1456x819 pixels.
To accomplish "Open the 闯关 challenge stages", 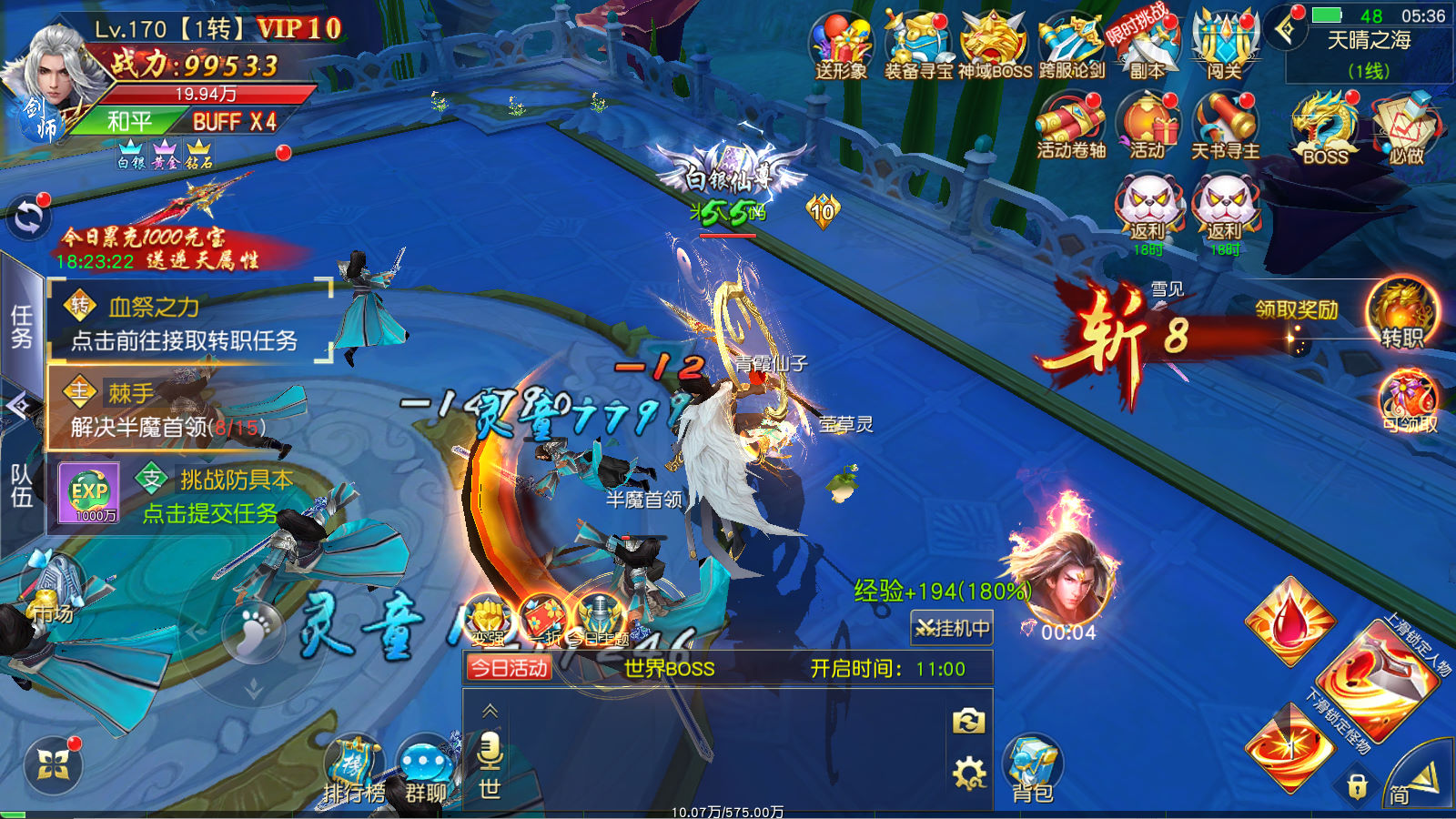I will click(1224, 45).
